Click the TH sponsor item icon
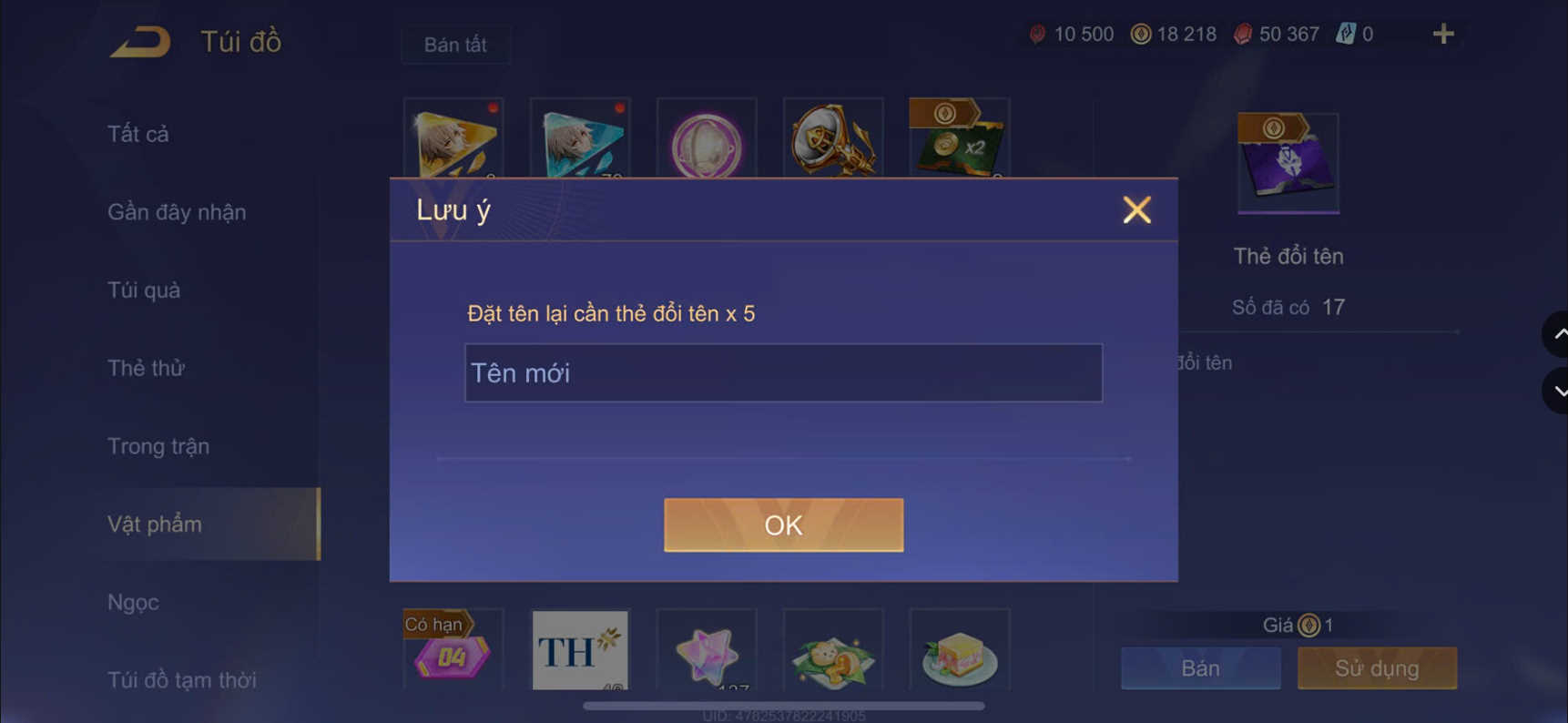1568x723 pixels. 580,651
